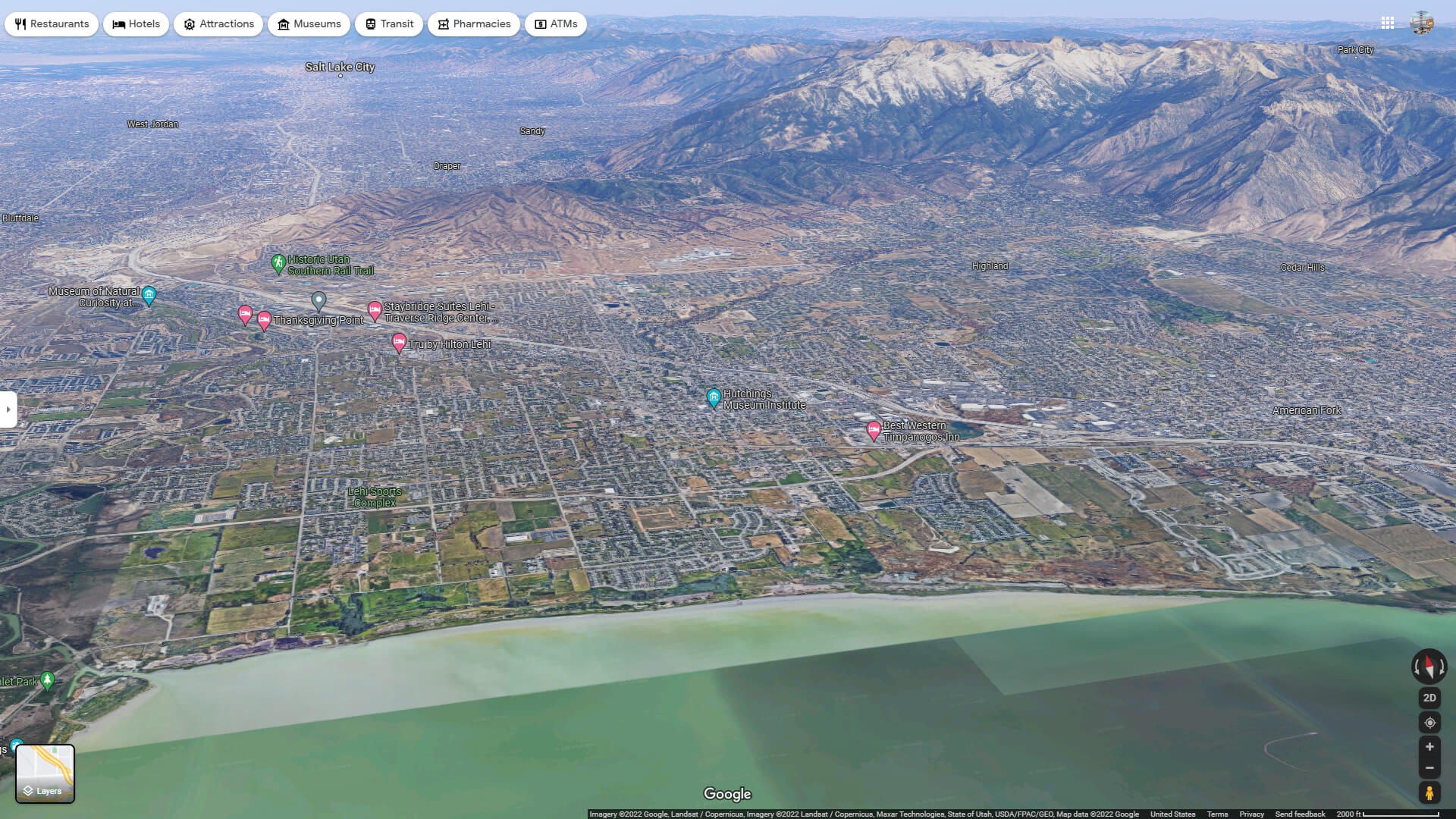The image size is (1456, 819).
Task: Click the Hotels bed icon
Action: click(118, 24)
